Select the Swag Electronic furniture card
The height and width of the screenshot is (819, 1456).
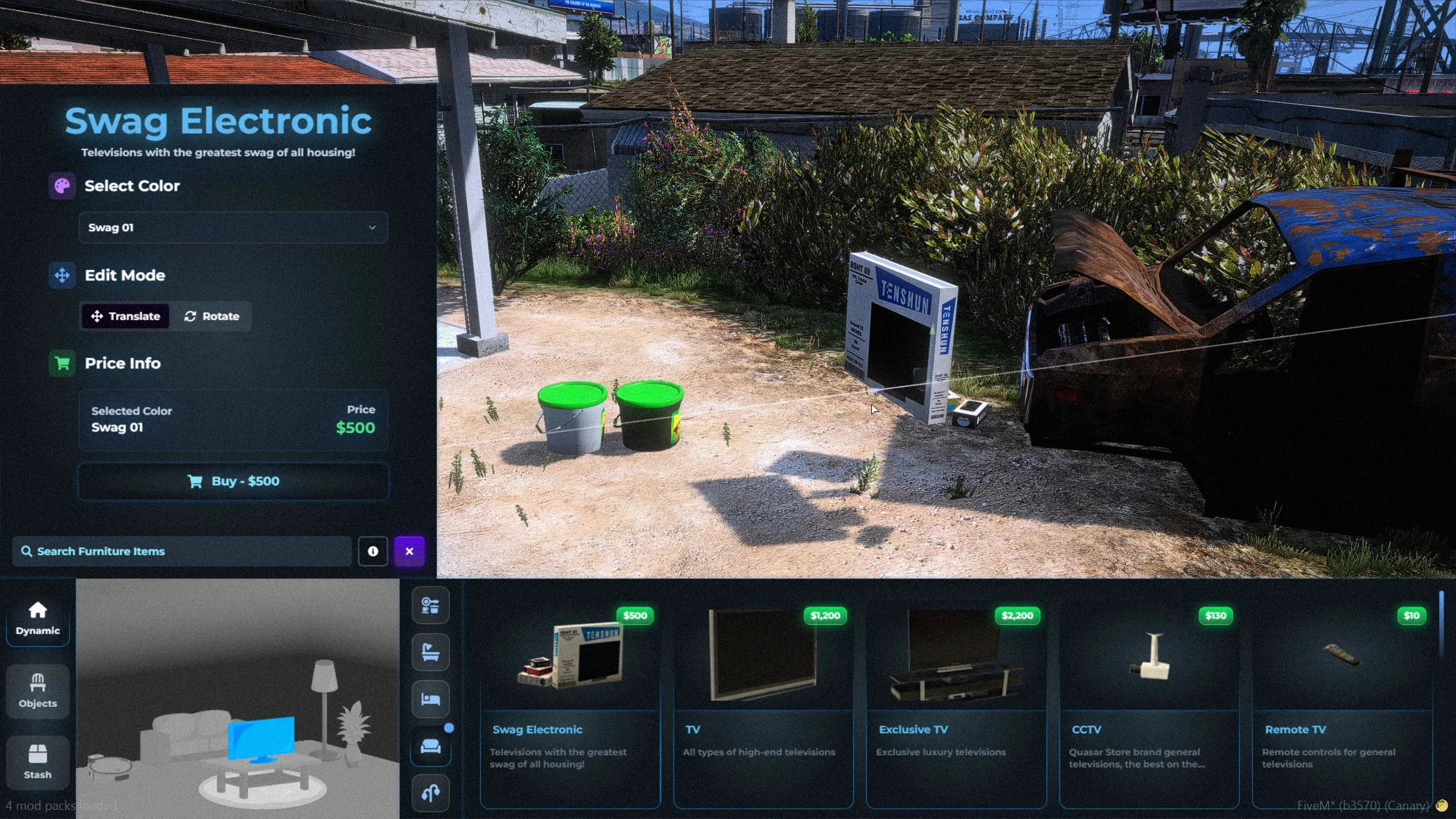(x=570, y=705)
